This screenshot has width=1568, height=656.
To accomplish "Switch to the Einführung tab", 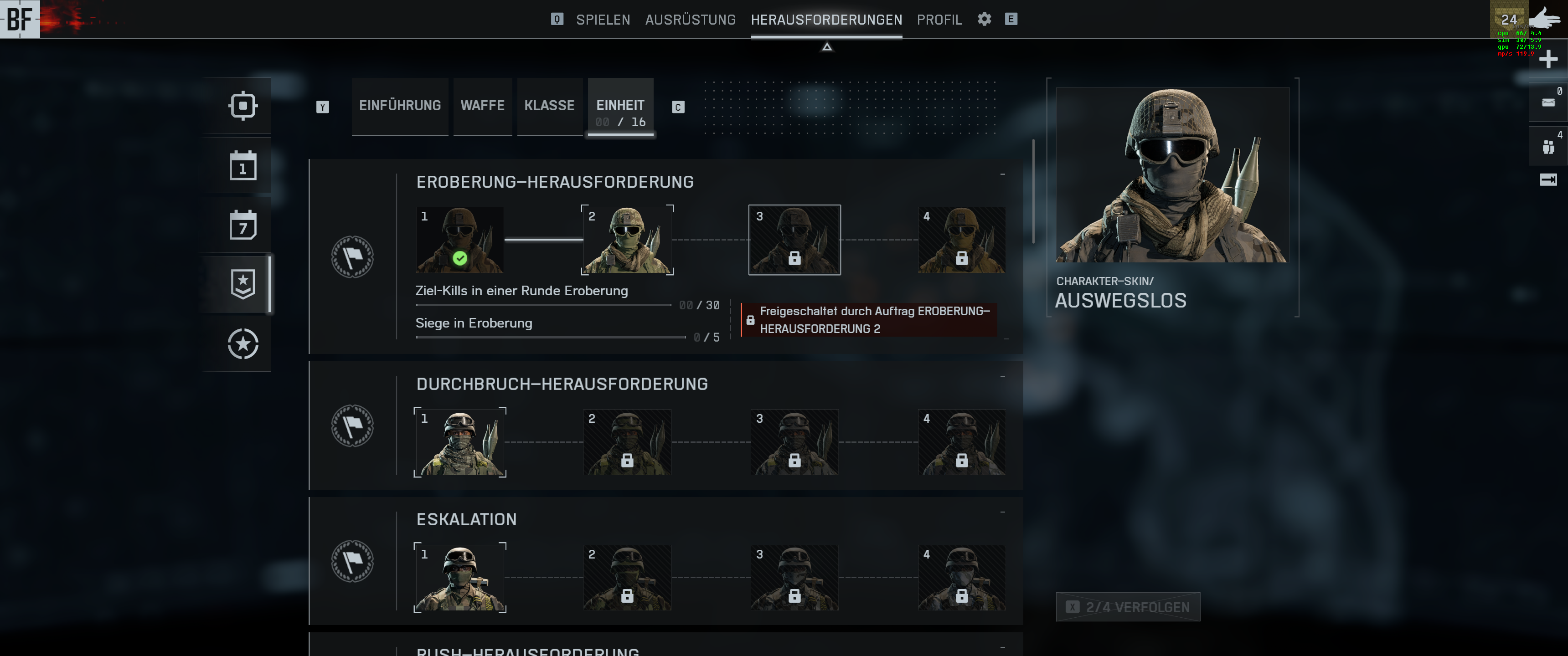I will point(400,106).
